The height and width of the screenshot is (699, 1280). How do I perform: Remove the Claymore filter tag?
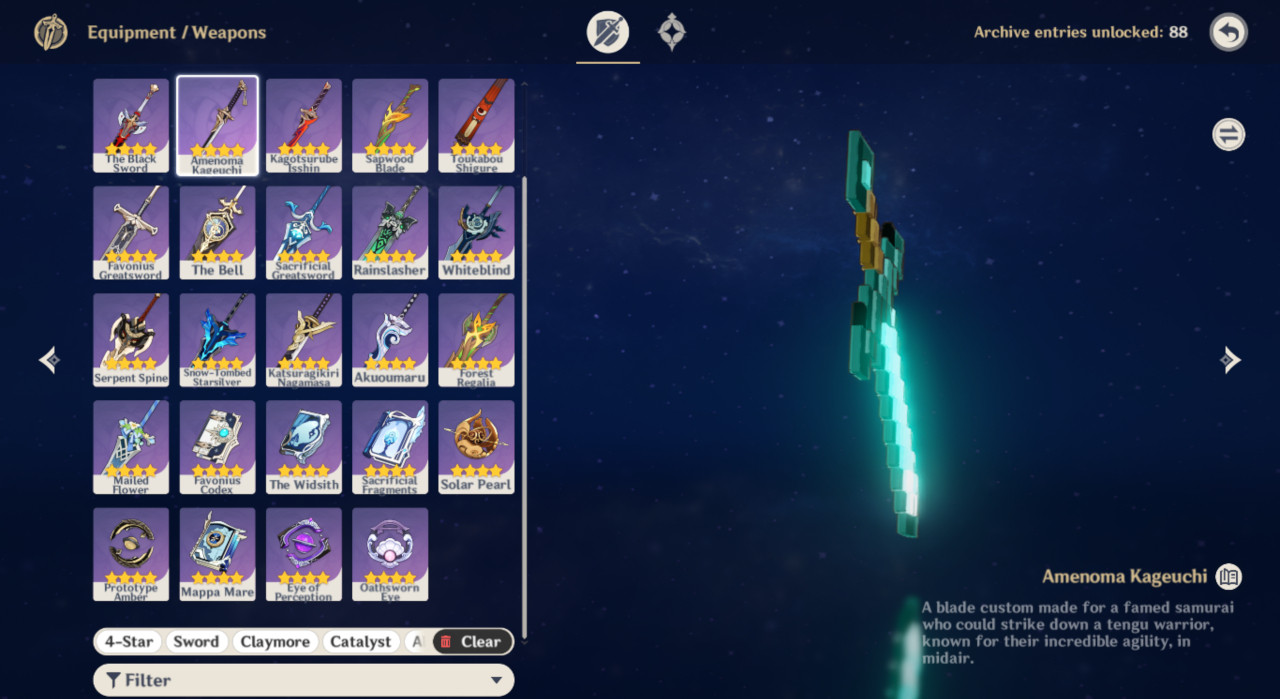275,642
